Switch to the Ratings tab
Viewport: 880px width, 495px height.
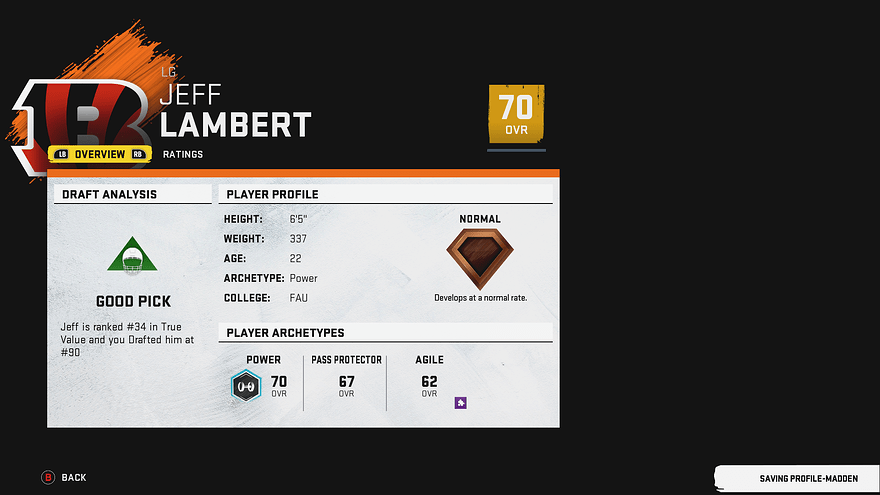(x=183, y=154)
